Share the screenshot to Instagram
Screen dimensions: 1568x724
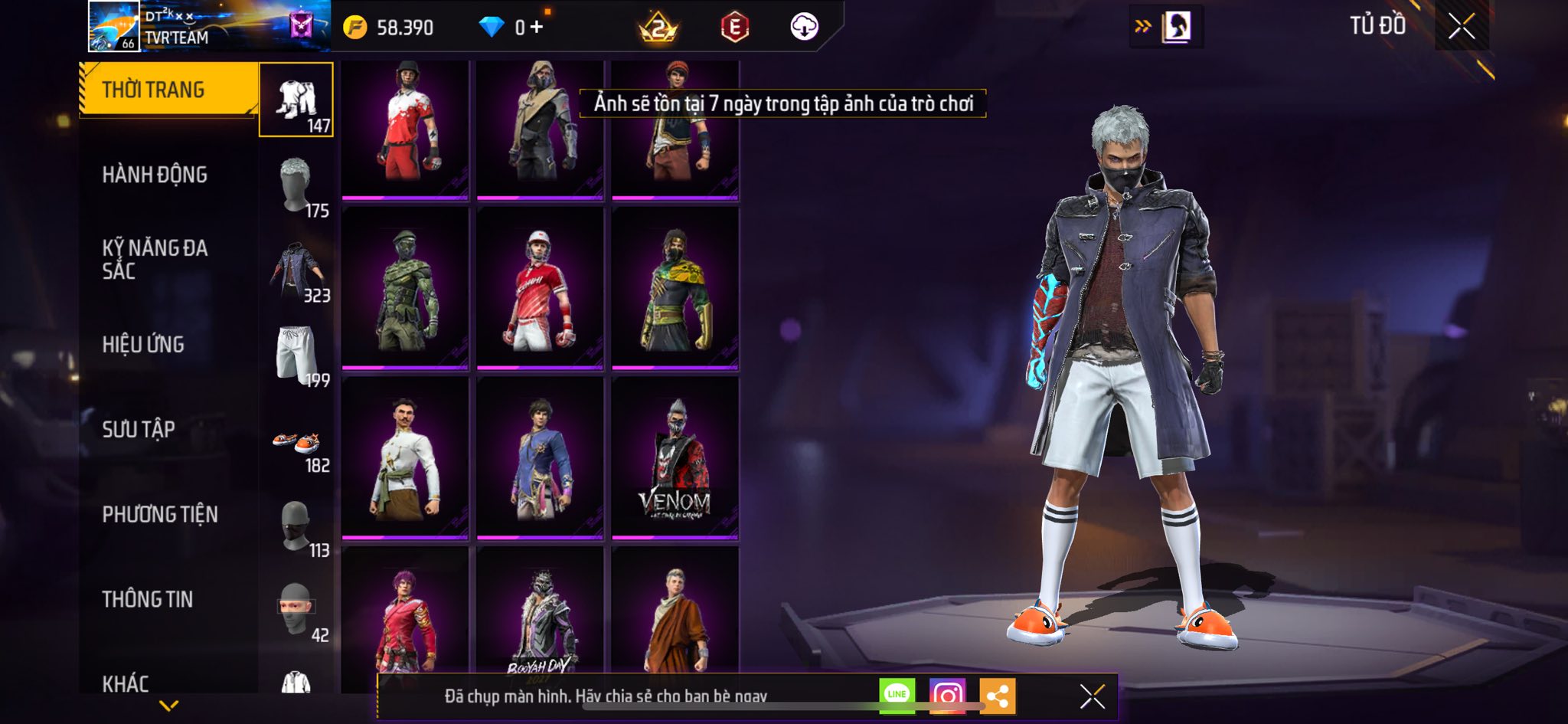pyautogui.click(x=947, y=696)
